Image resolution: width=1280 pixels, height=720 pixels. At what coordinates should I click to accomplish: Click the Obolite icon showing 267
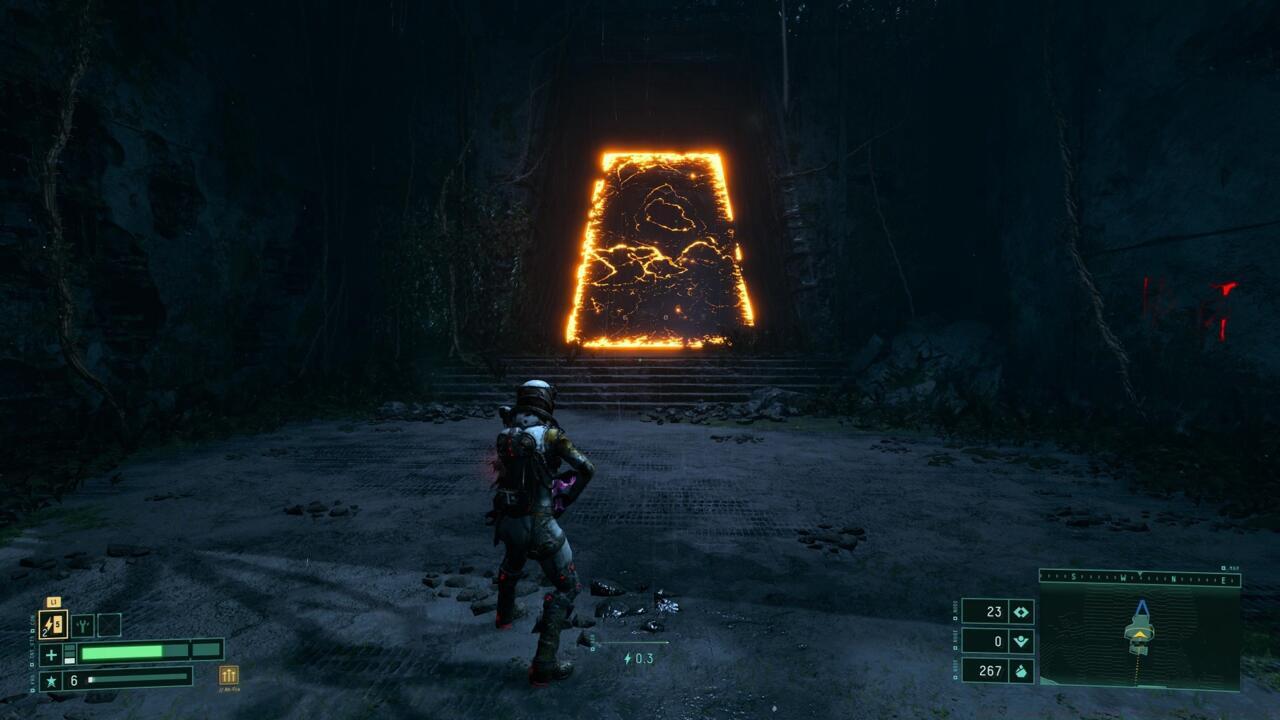[1022, 671]
